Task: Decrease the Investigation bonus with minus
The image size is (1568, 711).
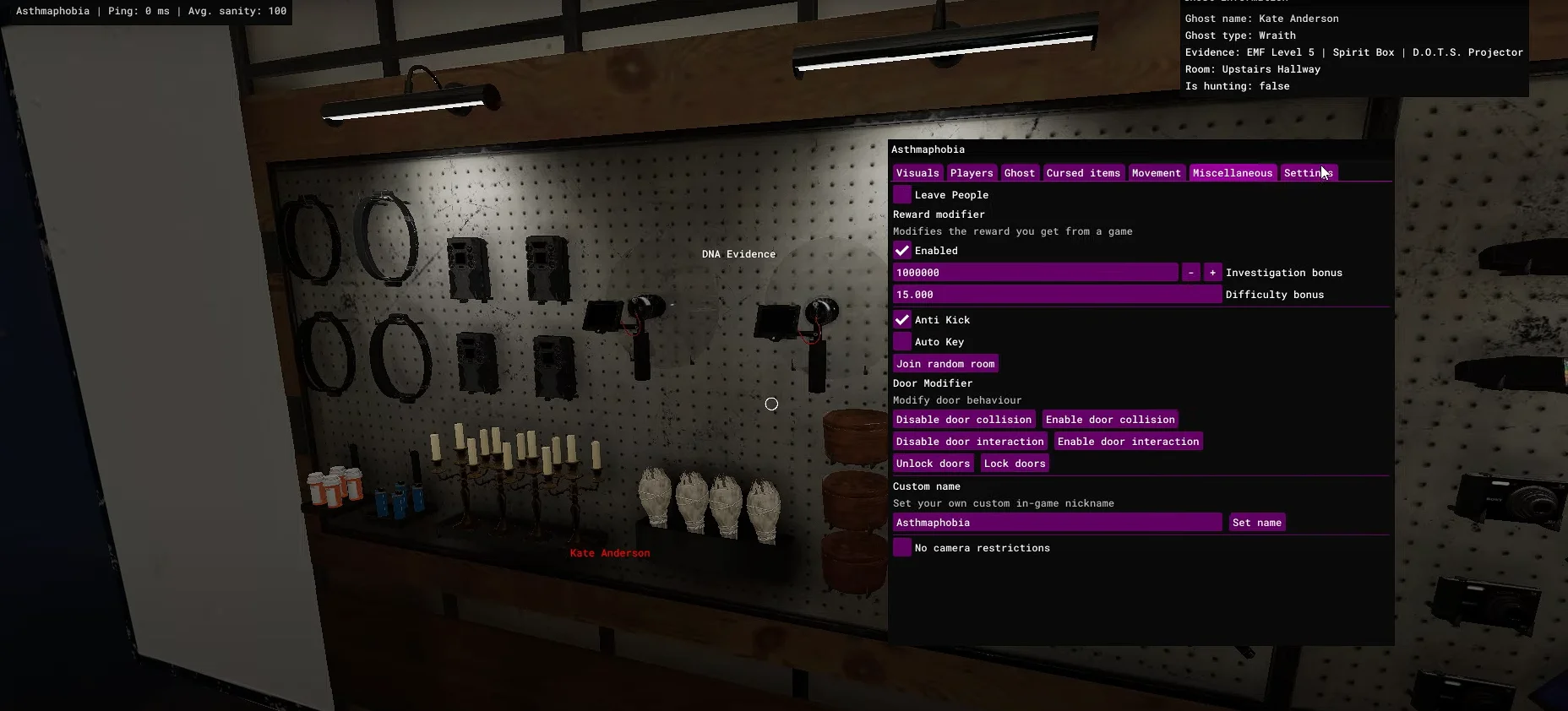Action: [1190, 273]
